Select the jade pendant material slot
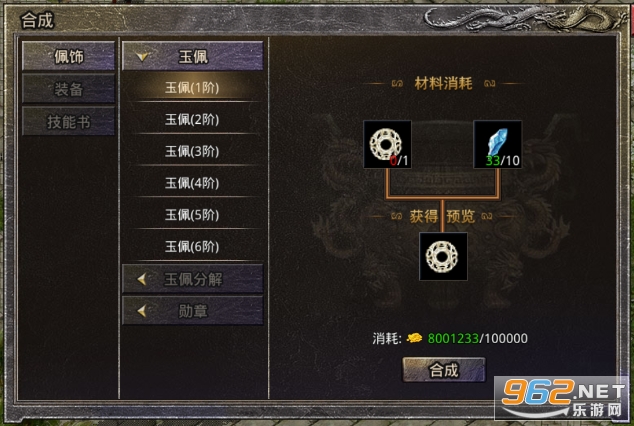 tap(387, 145)
